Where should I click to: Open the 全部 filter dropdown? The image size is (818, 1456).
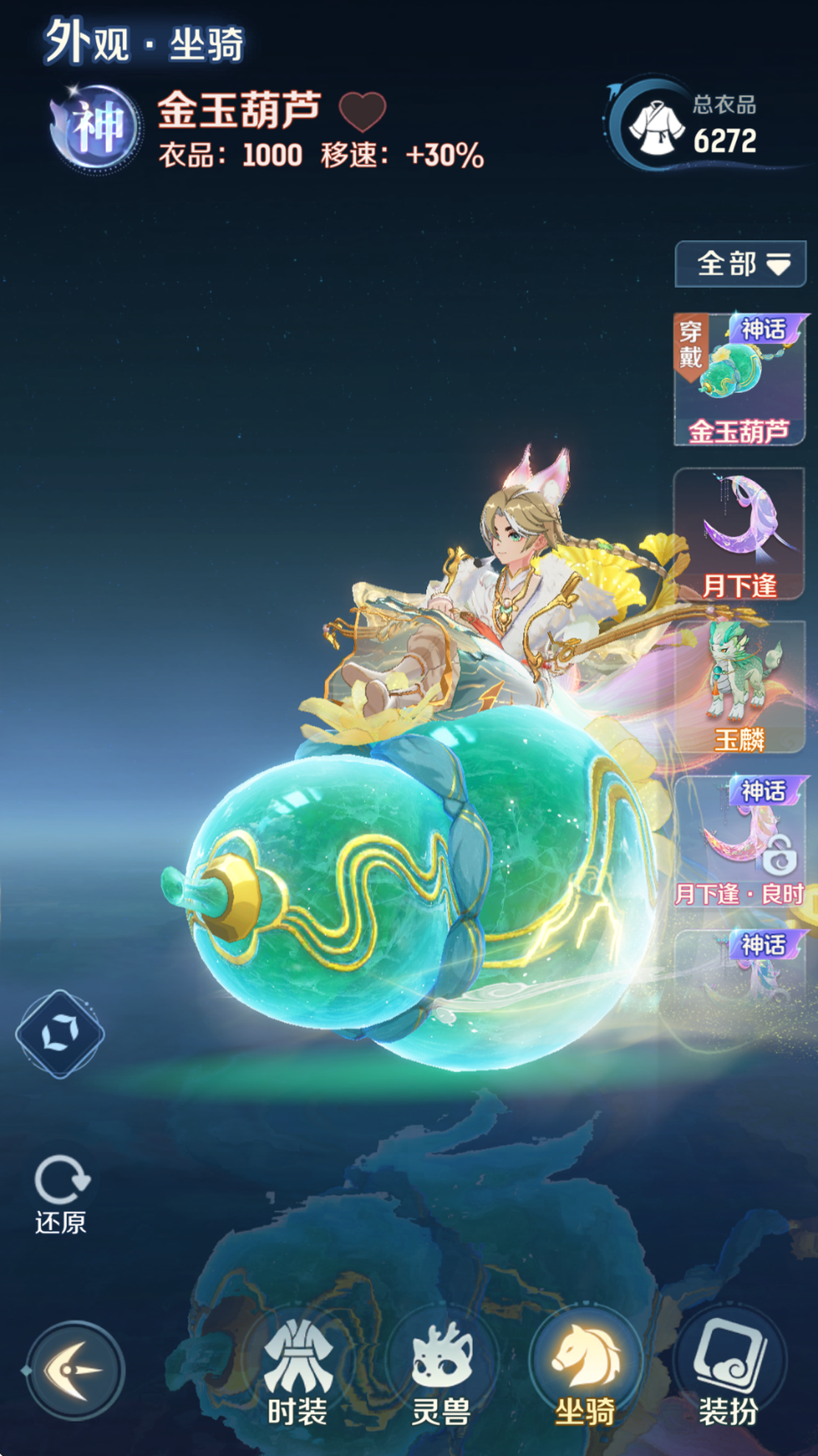tap(740, 263)
